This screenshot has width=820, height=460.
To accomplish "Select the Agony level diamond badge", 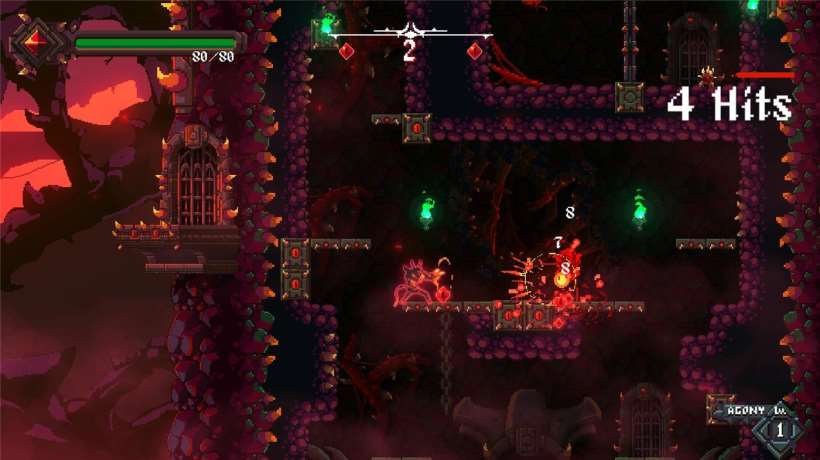I will coord(780,430).
